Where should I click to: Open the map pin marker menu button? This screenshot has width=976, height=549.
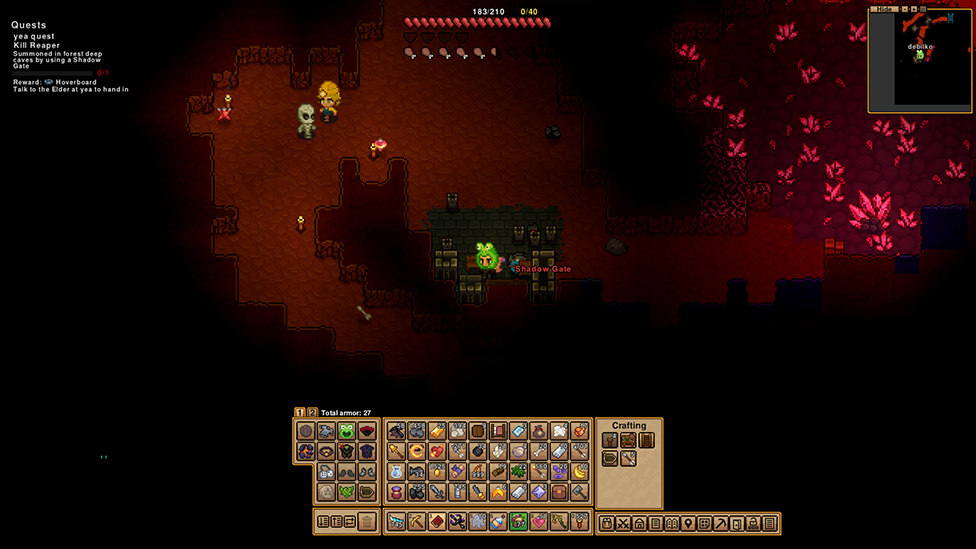tap(688, 523)
